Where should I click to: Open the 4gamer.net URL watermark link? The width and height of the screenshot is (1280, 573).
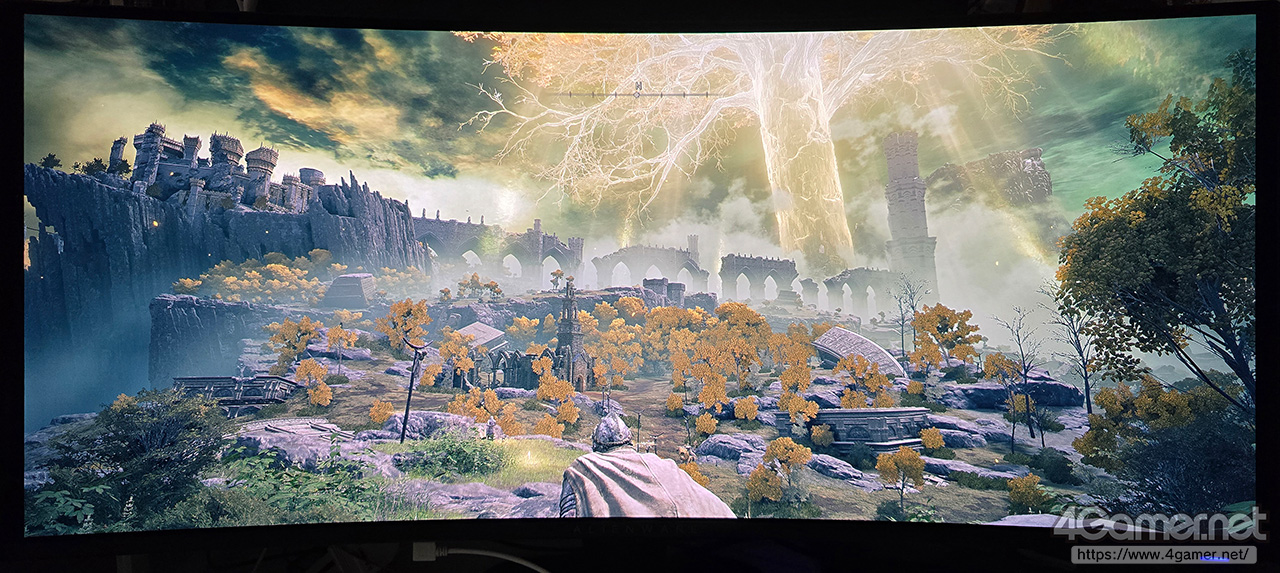point(1163,553)
